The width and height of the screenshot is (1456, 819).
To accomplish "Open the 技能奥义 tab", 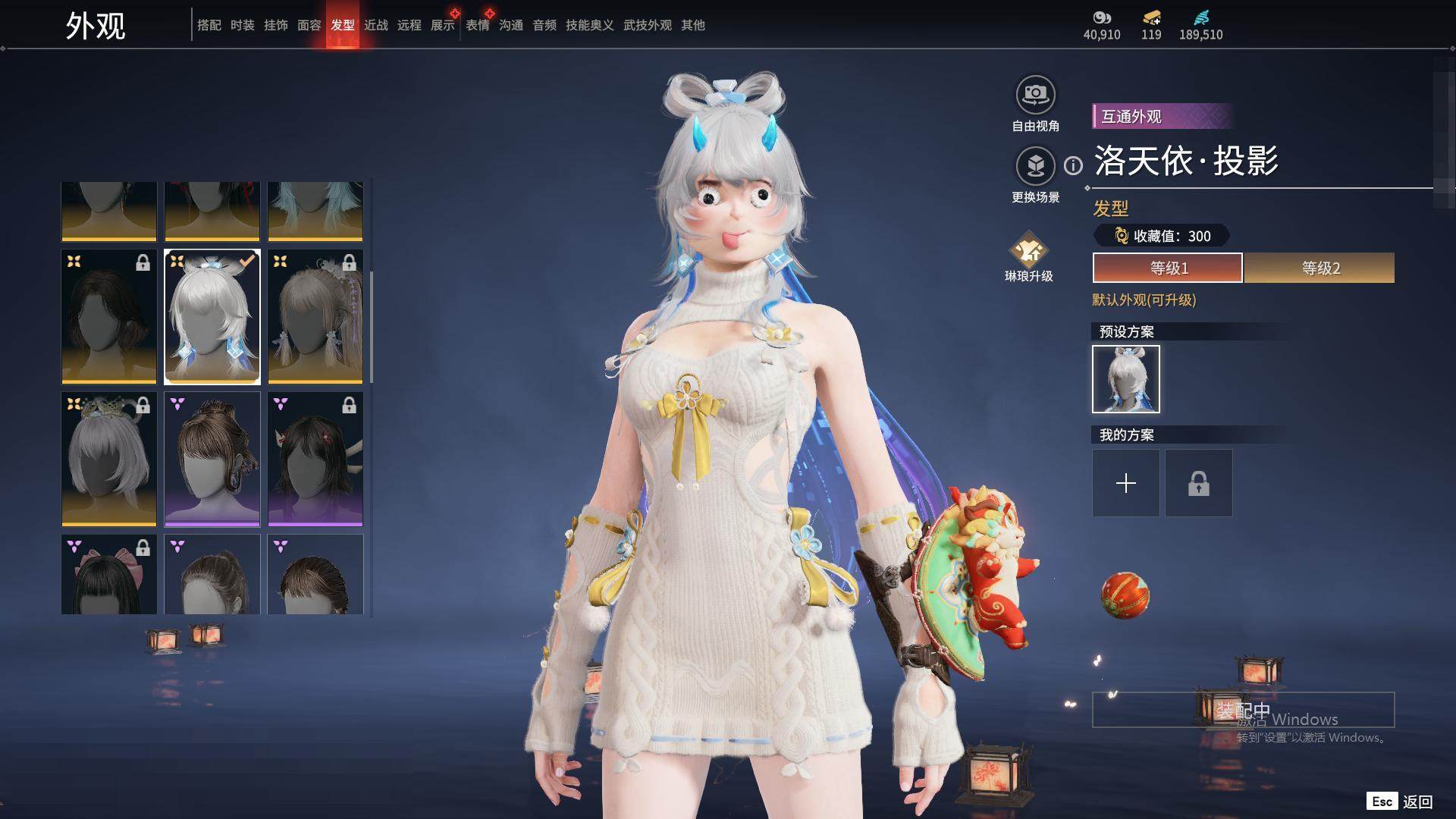I will [589, 25].
